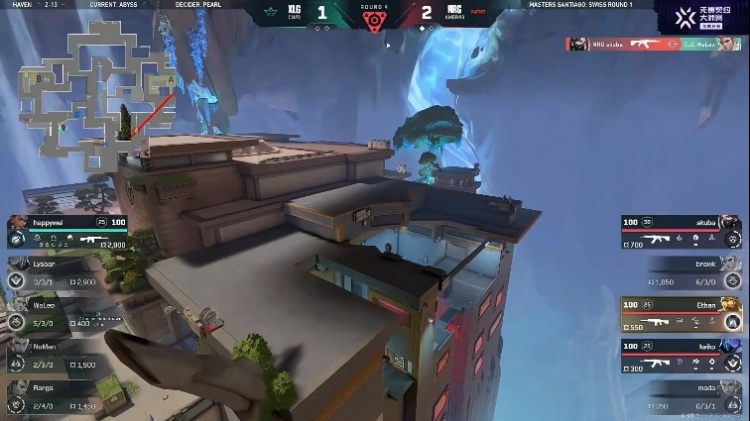Switch to Ethan's highlighted player card
Image resolution: width=750 pixels, height=421 pixels.
pos(681,313)
